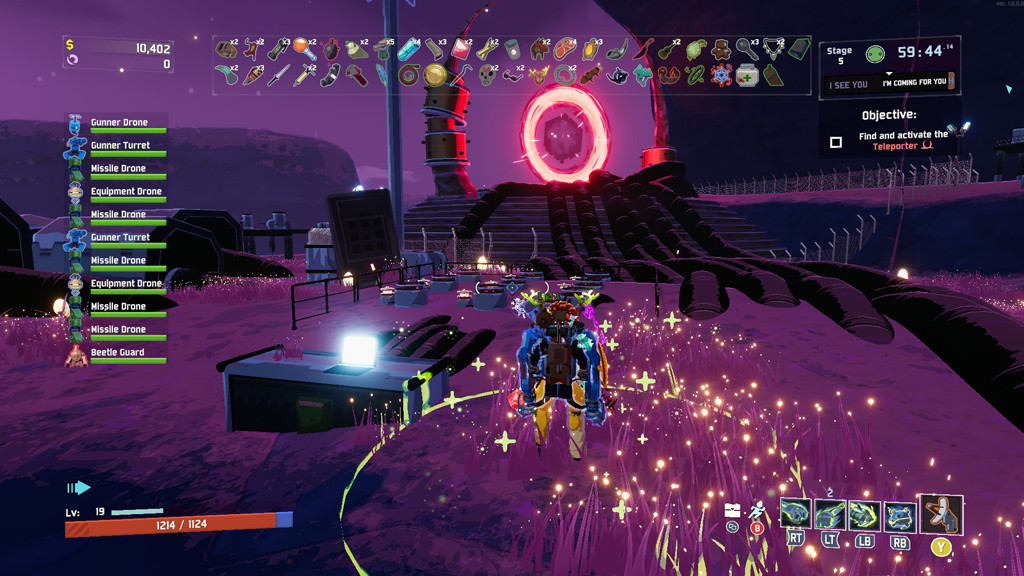Trigger the special skill above RB
The height and width of the screenshot is (576, 1024).
[x=899, y=515]
